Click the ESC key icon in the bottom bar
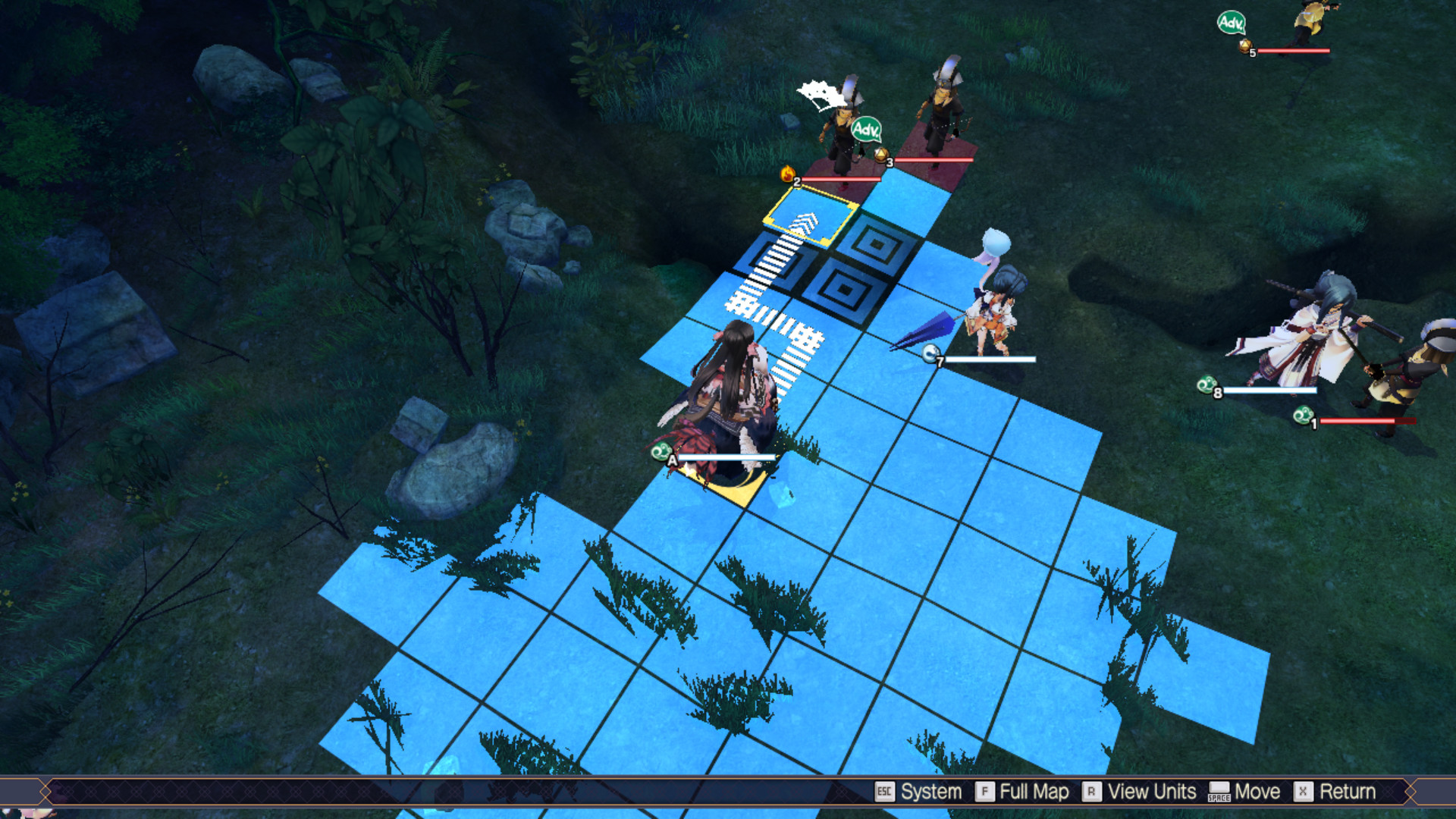The image size is (1456, 819). pyautogui.click(x=885, y=792)
